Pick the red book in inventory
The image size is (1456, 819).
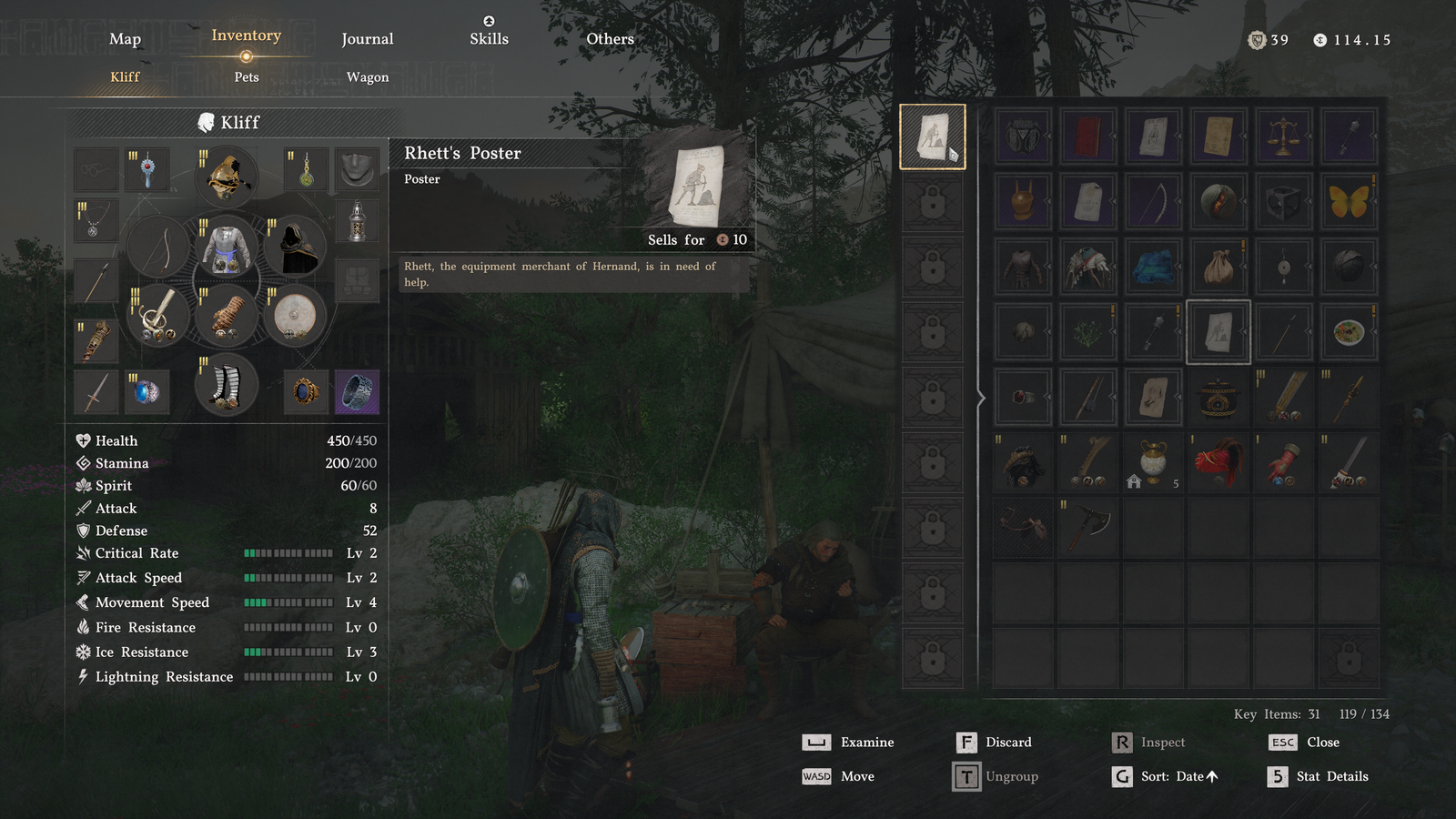pos(1088,136)
